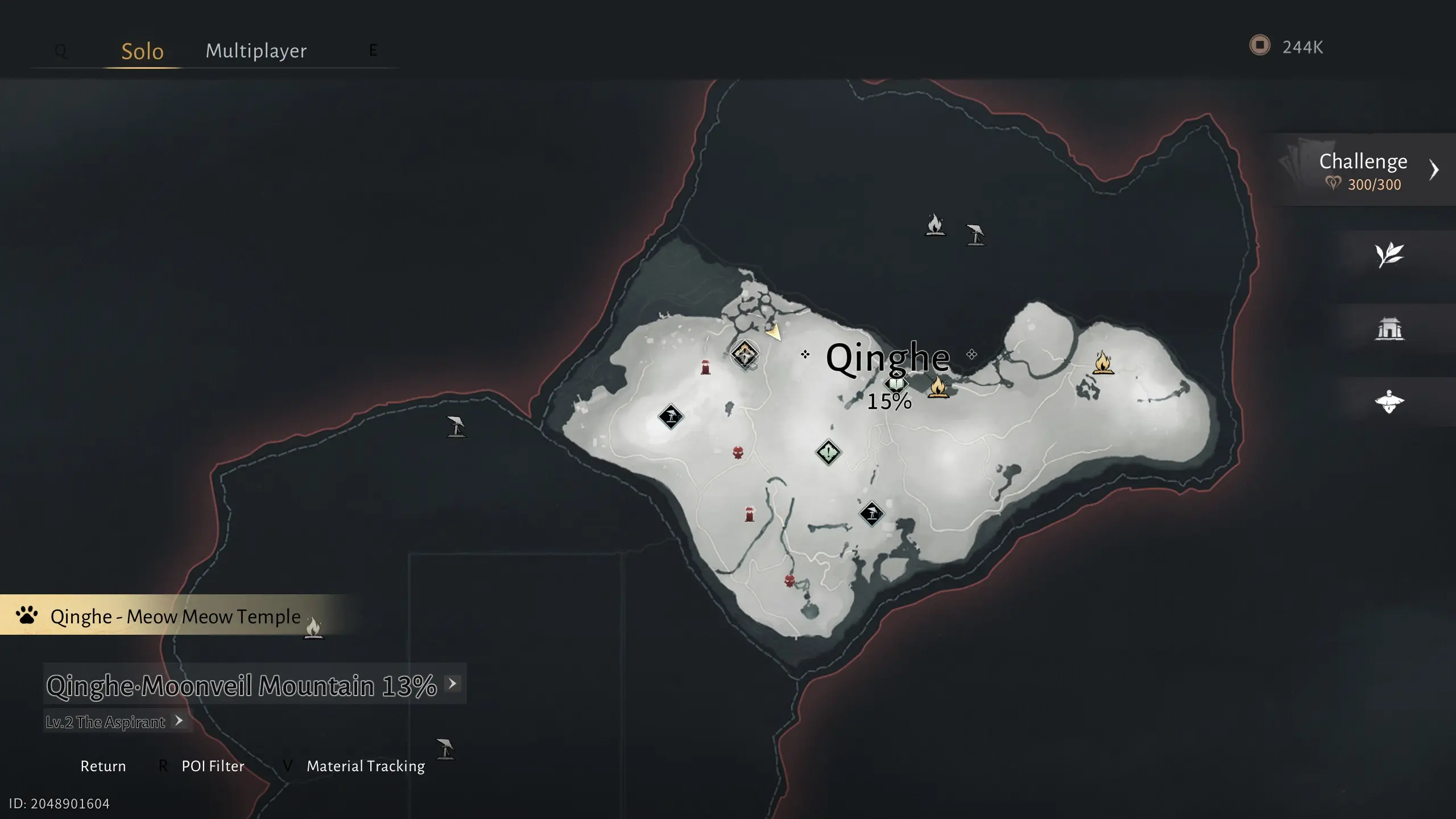Select the easternmost orange bonfire marker
The image size is (1456, 819).
(1103, 362)
